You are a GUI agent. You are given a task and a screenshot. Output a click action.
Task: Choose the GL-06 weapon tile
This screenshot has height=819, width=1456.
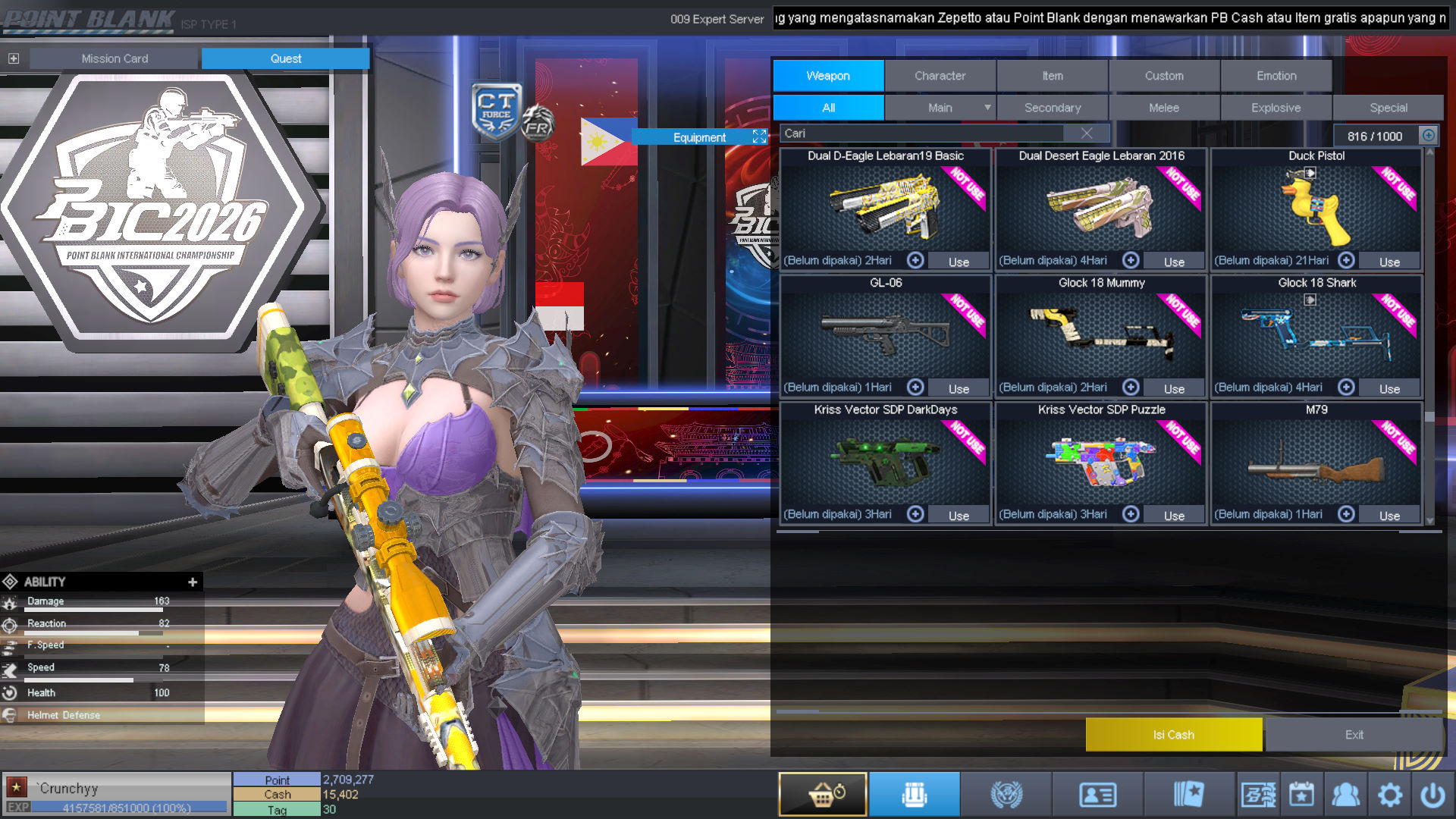pyautogui.click(x=885, y=331)
